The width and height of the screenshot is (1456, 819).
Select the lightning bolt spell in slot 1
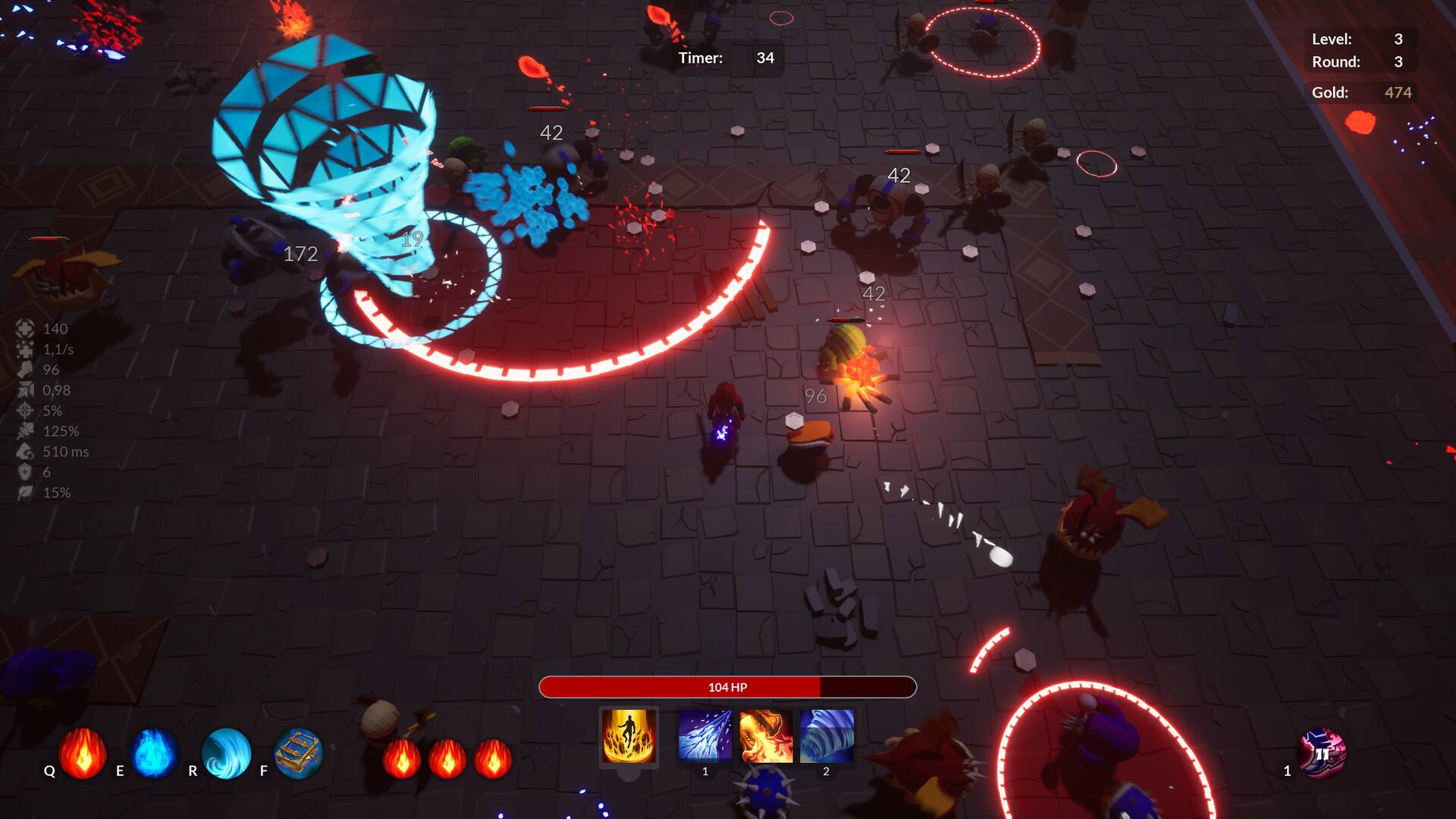(704, 736)
